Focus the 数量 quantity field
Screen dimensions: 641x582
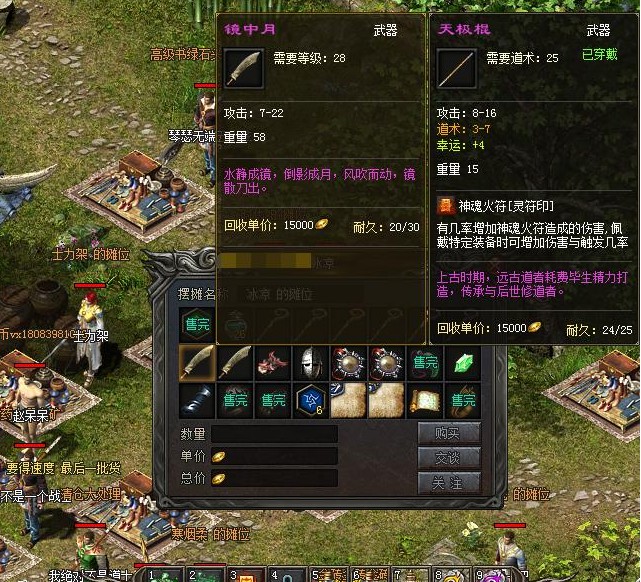tap(273, 434)
